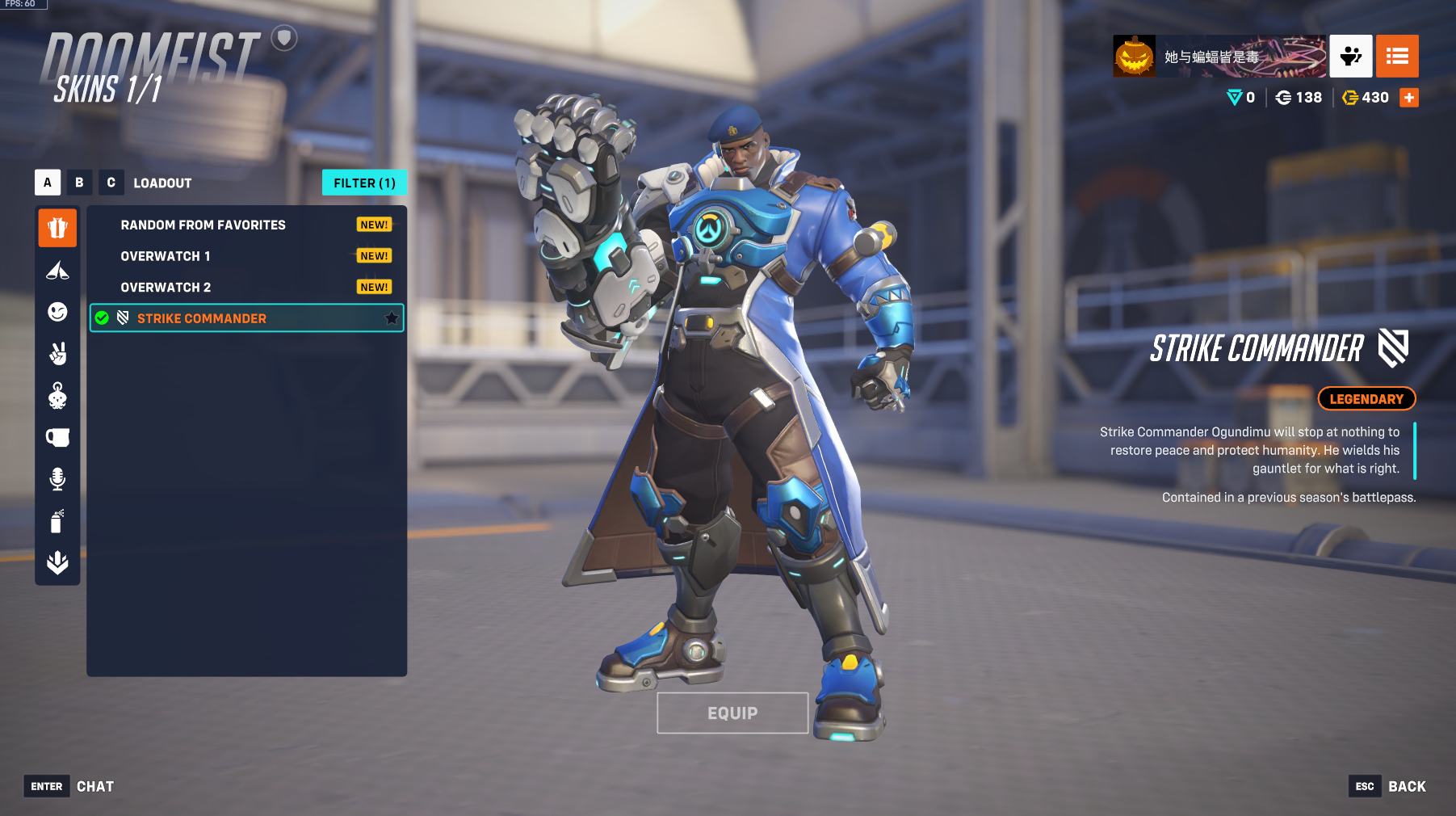Open the skins category tab
The width and height of the screenshot is (1456, 816).
pyautogui.click(x=57, y=228)
